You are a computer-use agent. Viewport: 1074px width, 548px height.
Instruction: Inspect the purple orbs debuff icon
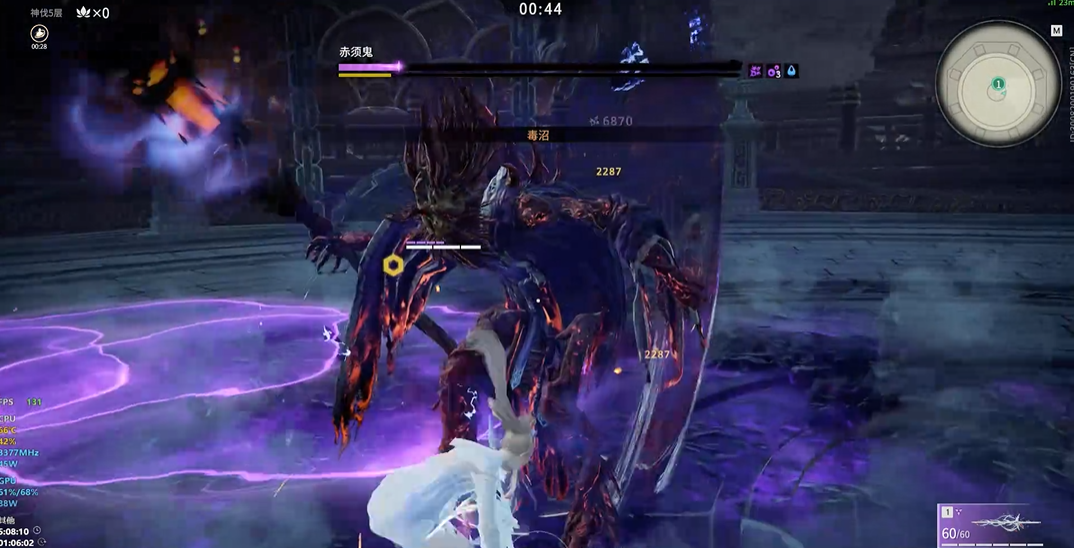point(774,71)
